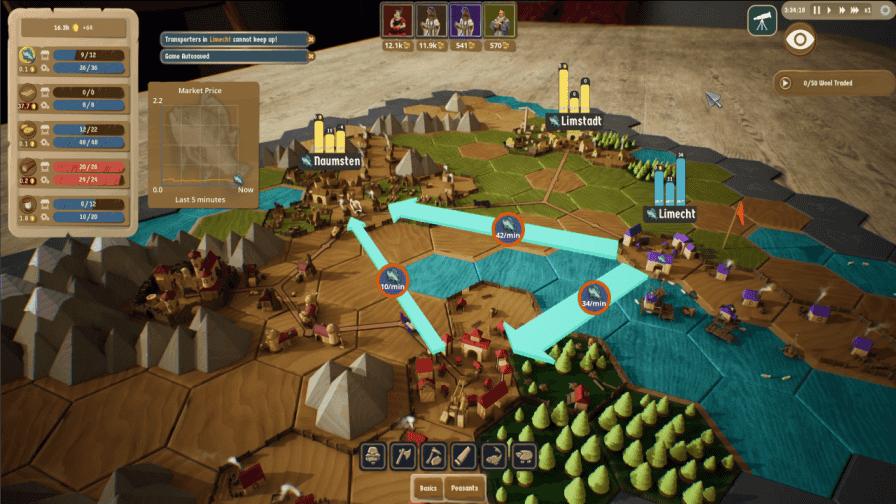Set game to normal play speed
The image size is (896, 504).
830,10
